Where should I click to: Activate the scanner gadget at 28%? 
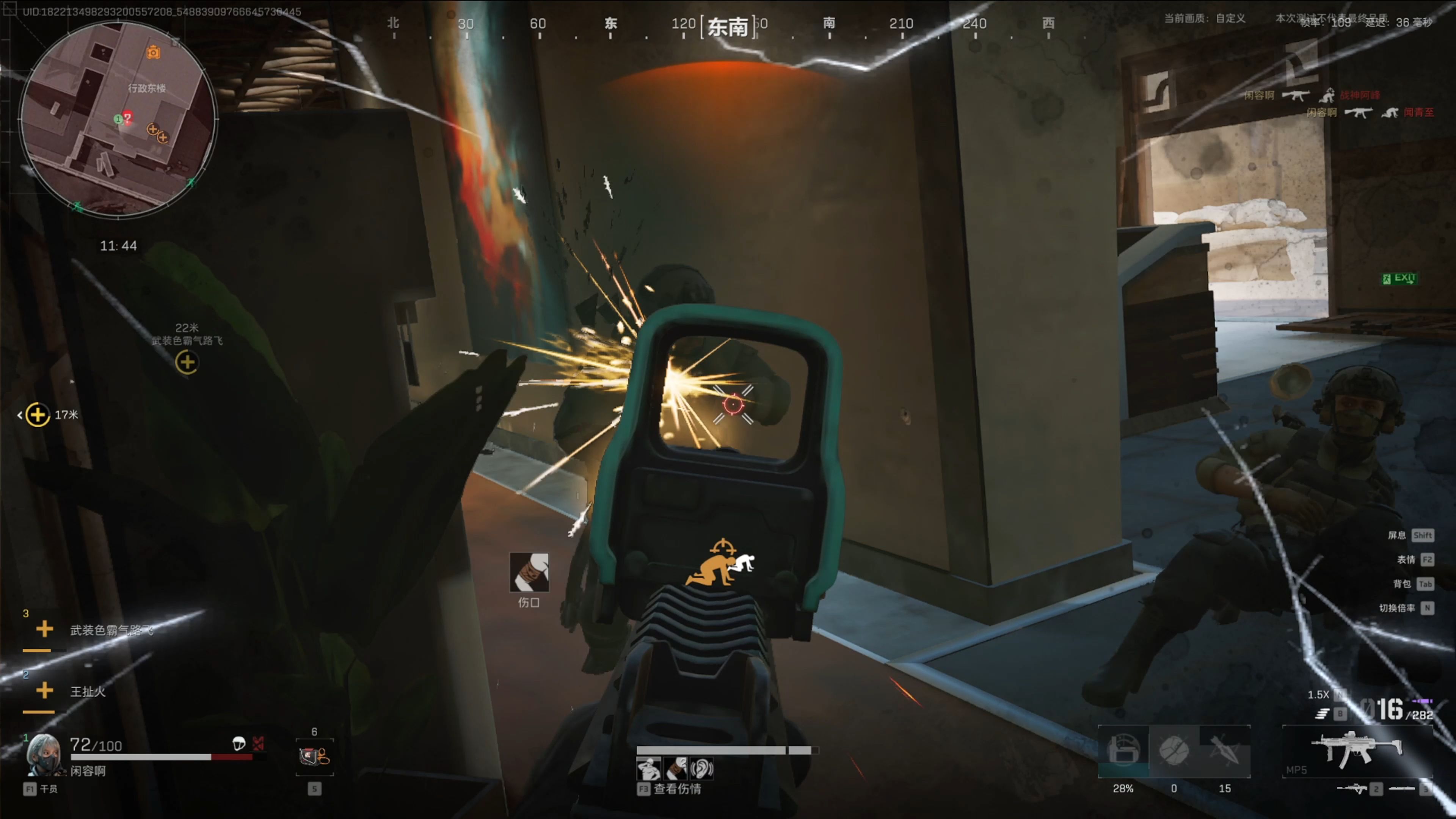point(1123,751)
